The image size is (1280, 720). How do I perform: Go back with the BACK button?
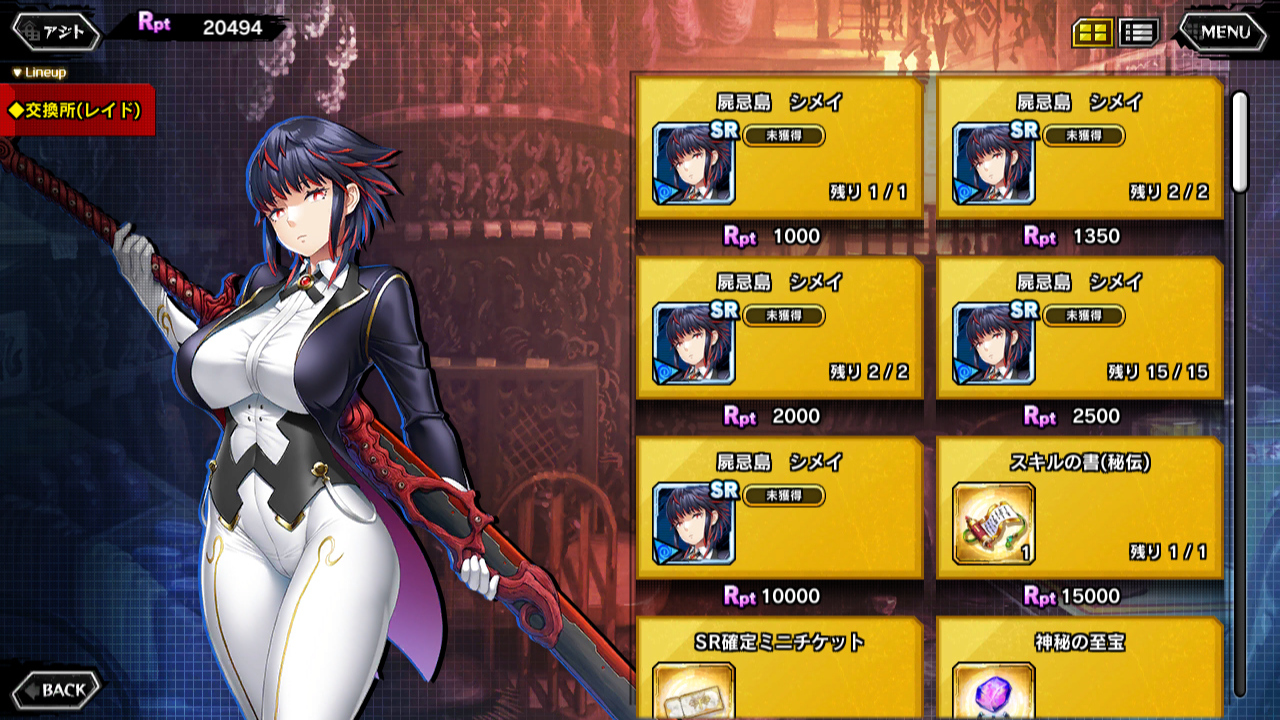pyautogui.click(x=56, y=689)
